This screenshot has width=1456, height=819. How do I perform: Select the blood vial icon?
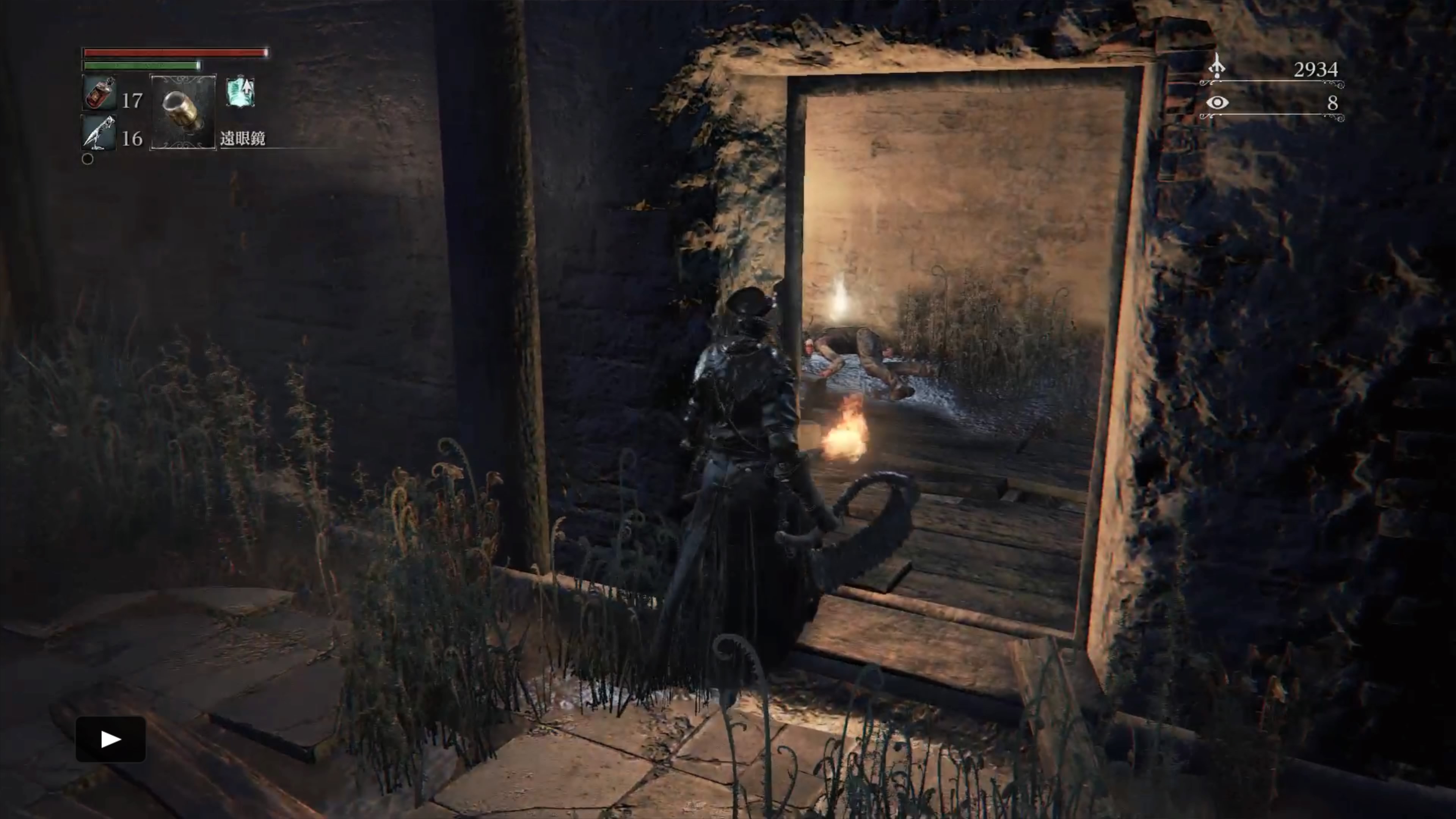99,93
